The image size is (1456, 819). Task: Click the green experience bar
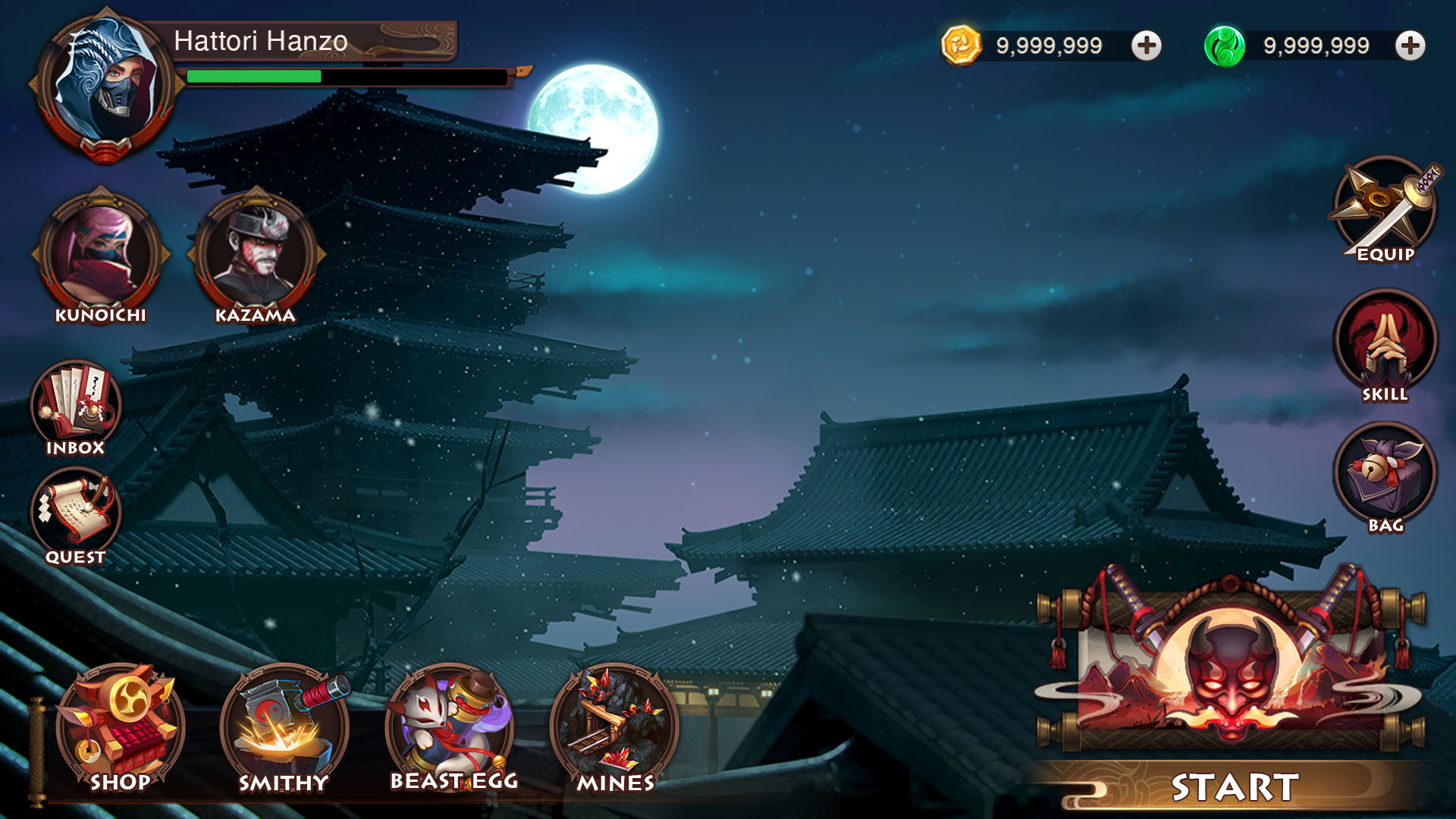pyautogui.click(x=254, y=78)
